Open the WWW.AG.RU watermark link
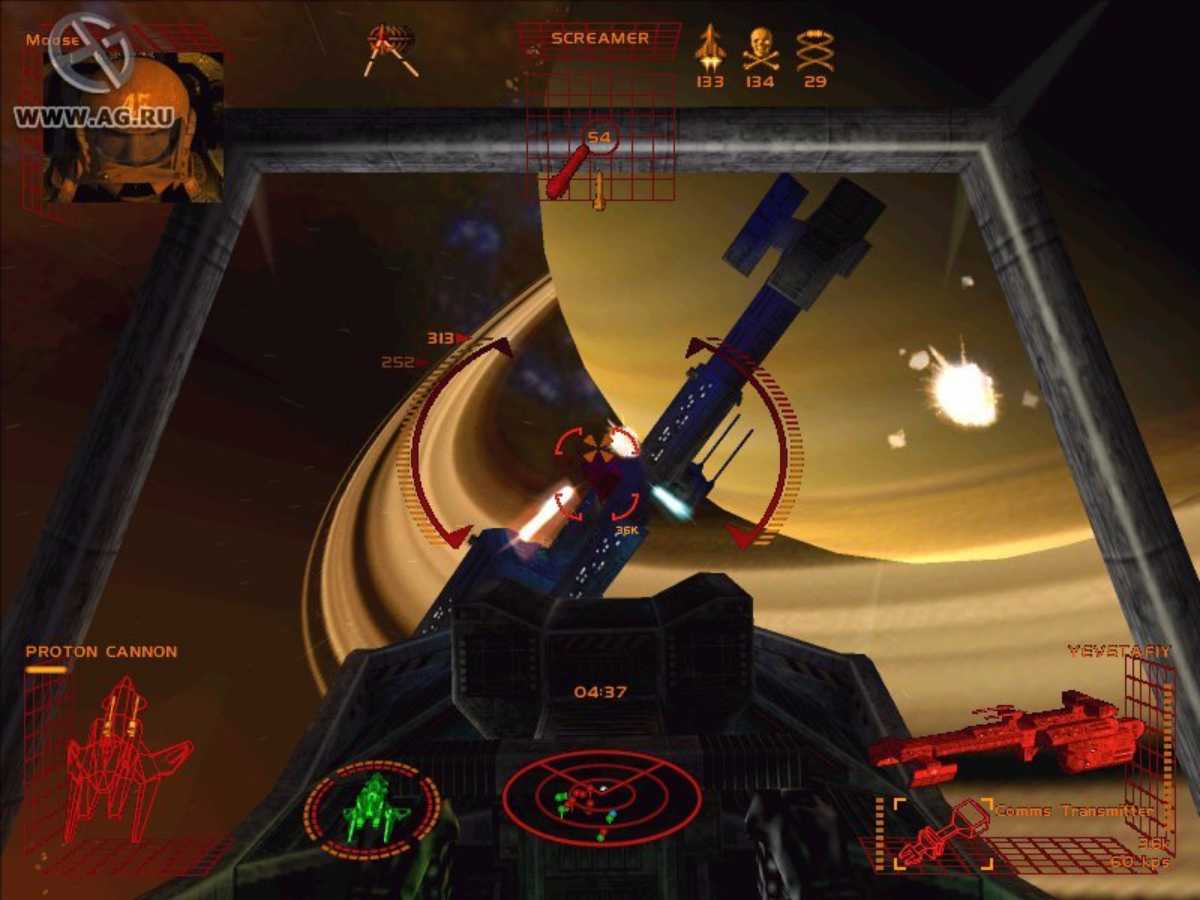The image size is (1200, 900). (x=94, y=117)
